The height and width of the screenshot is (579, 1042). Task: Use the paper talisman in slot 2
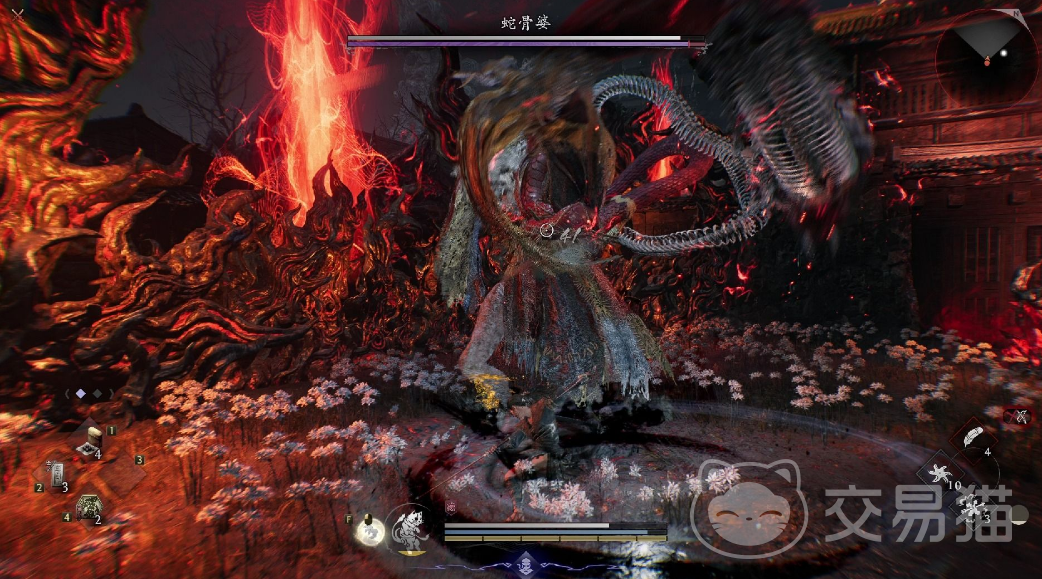55,474
